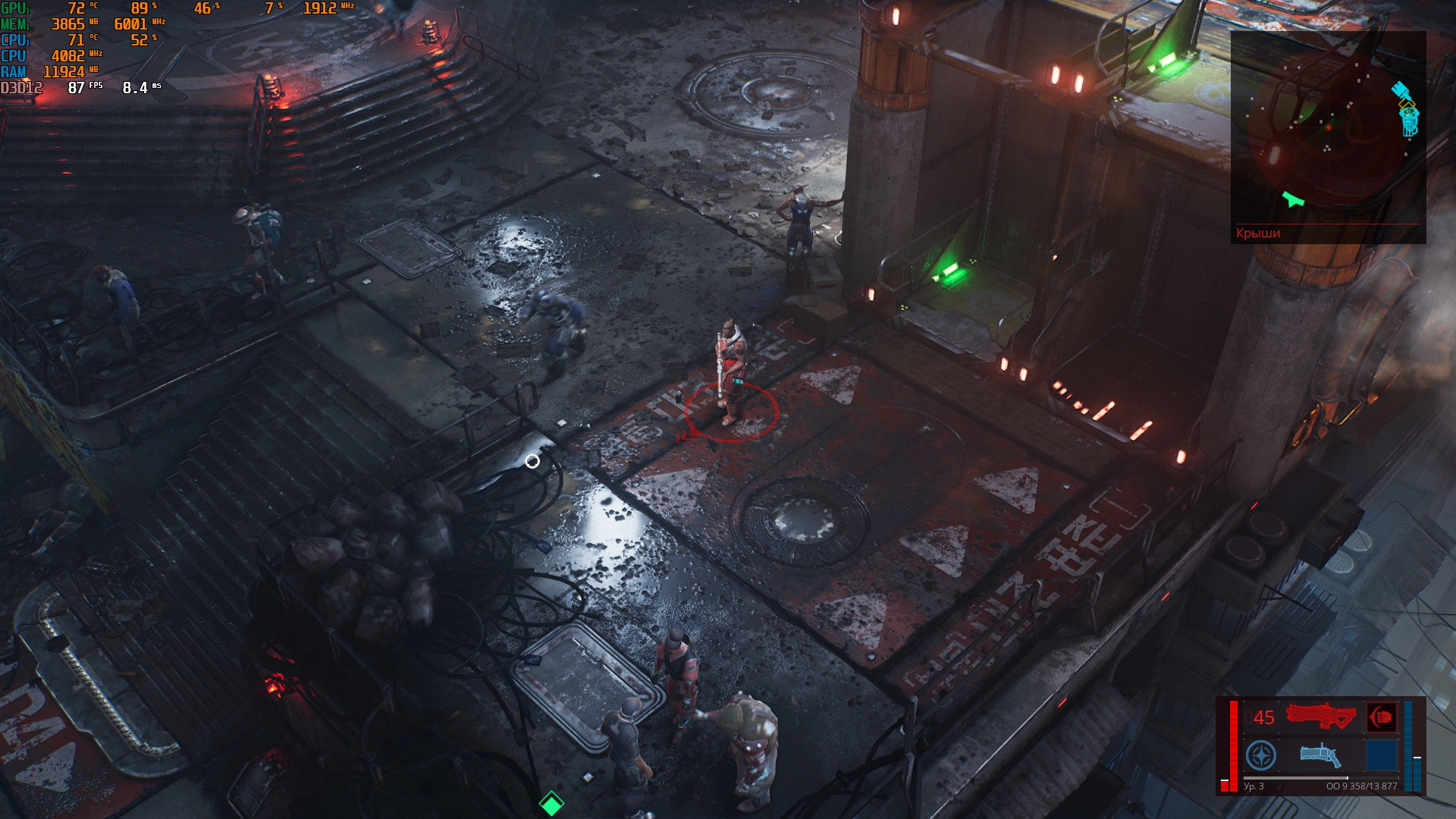Select the cyan paintbrush minimap marker
This screenshot has height=819, width=1456.
tap(1400, 91)
